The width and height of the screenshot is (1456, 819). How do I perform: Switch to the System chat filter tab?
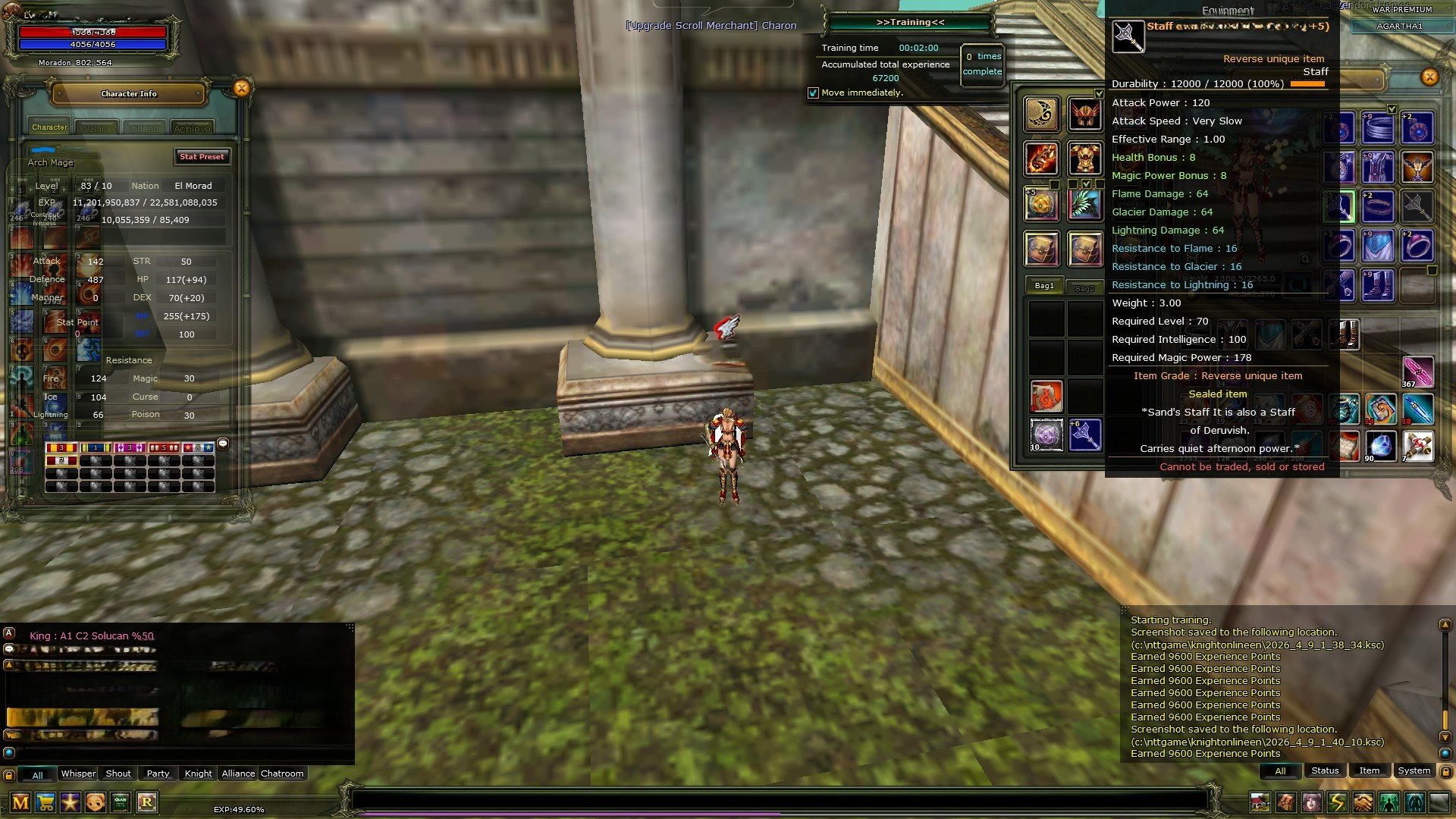pos(1414,770)
